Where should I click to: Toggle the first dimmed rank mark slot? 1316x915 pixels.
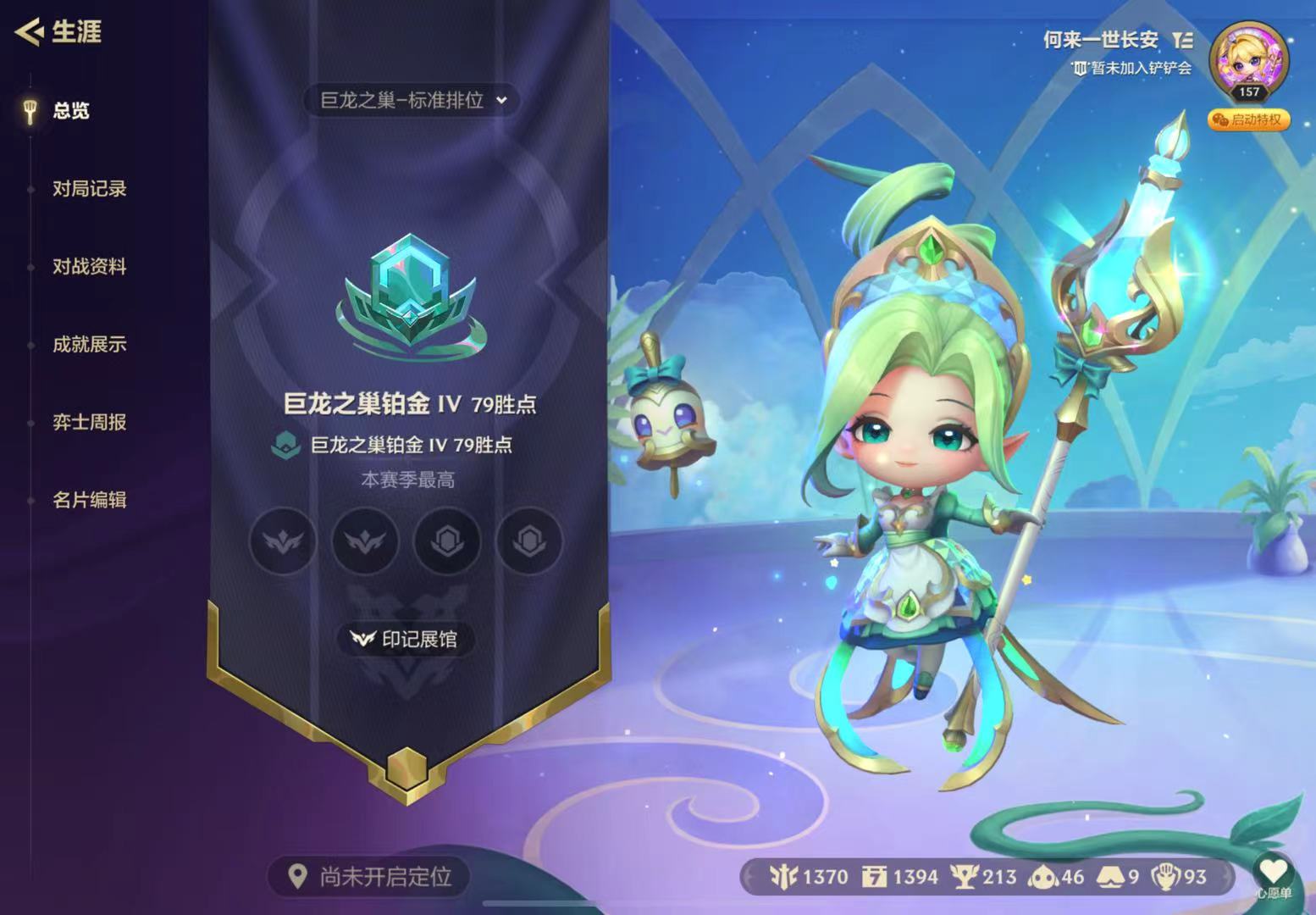pyautogui.click(x=282, y=541)
